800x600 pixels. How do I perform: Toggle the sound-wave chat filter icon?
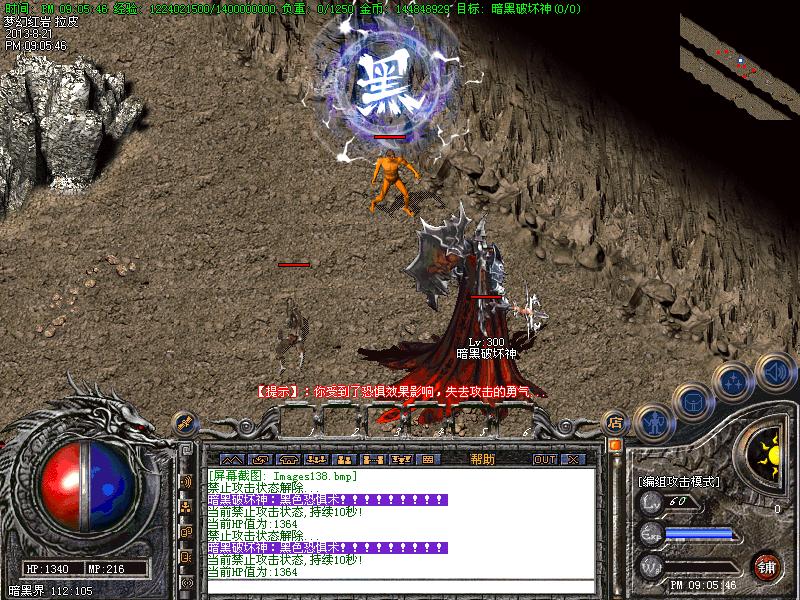point(187,482)
